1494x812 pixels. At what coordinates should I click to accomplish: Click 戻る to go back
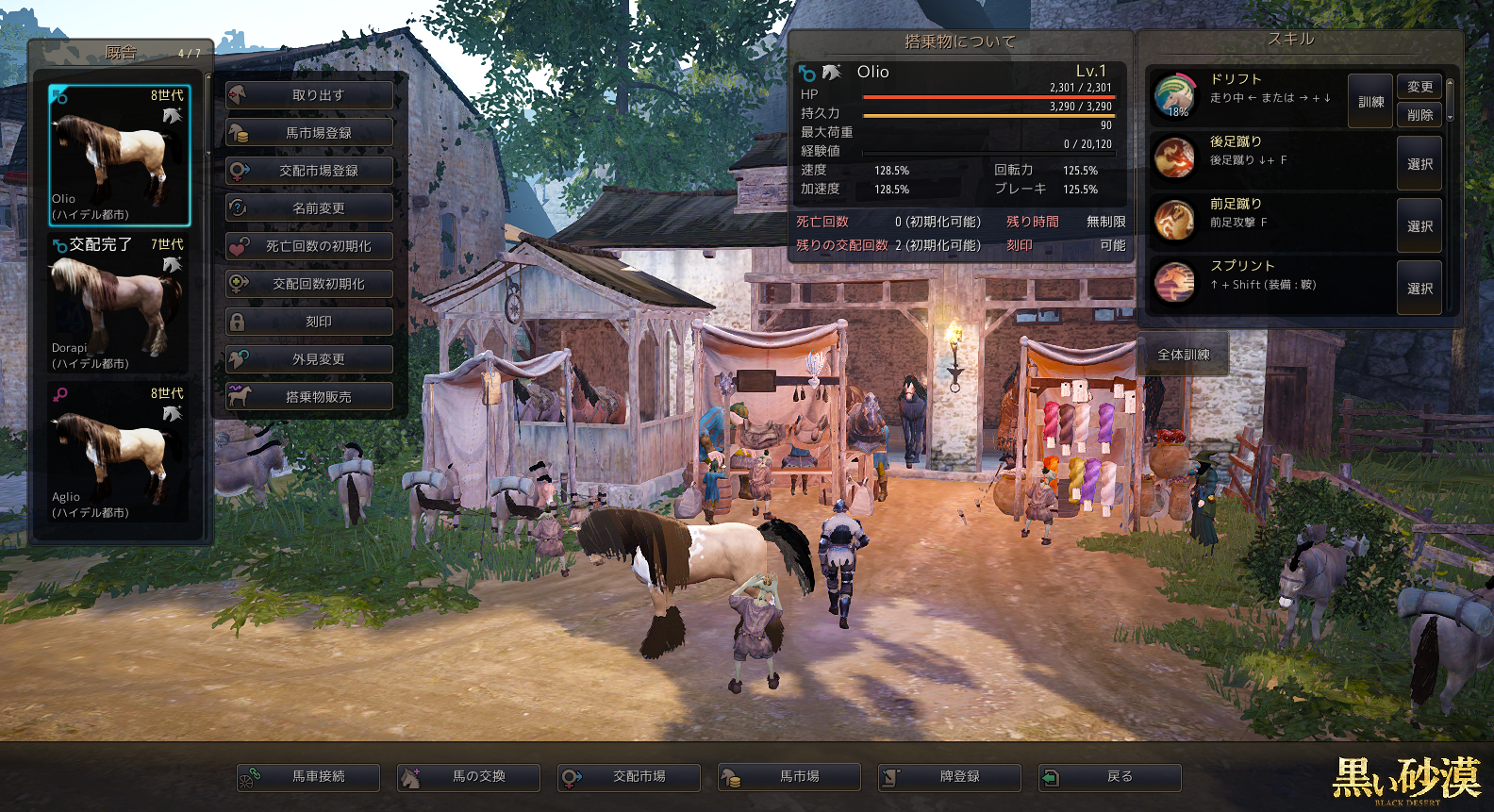(x=1110, y=777)
